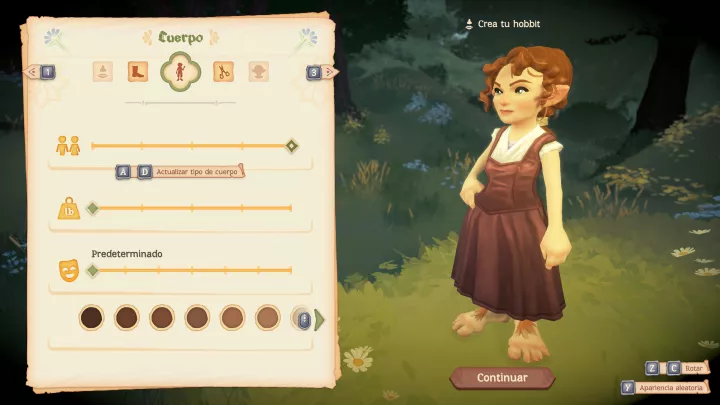Screen dimensions: 720x405
Task: Select the body figure tab
Action: 180,71
